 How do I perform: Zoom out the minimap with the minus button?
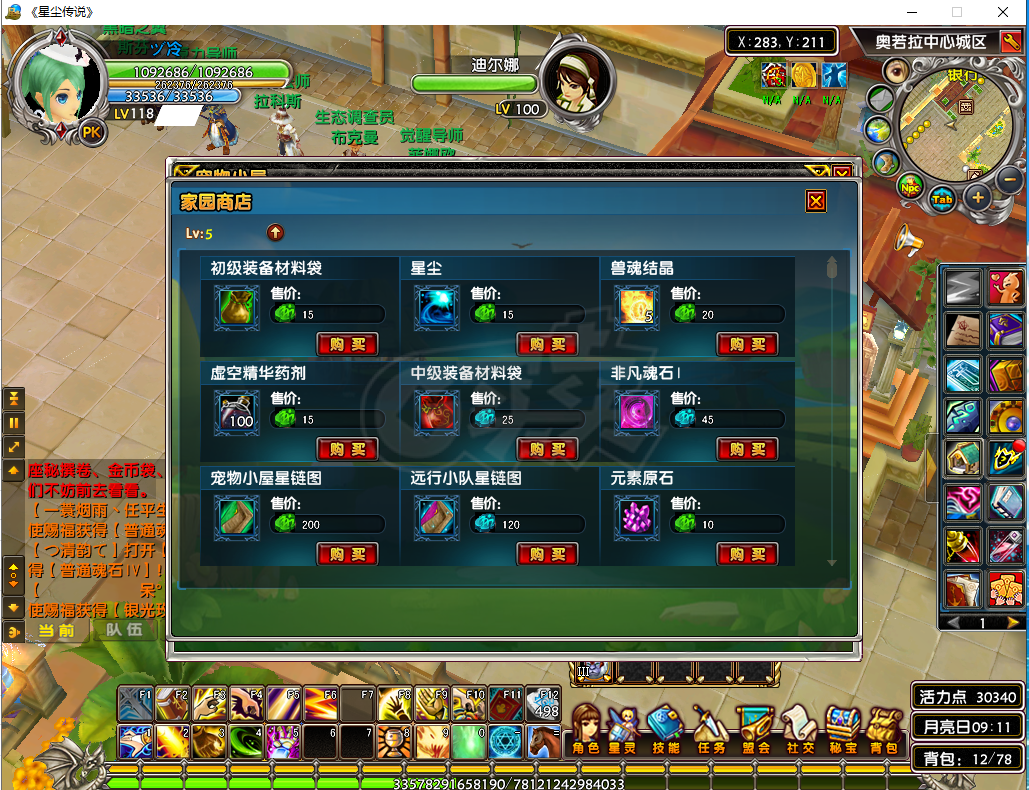pos(1010,181)
